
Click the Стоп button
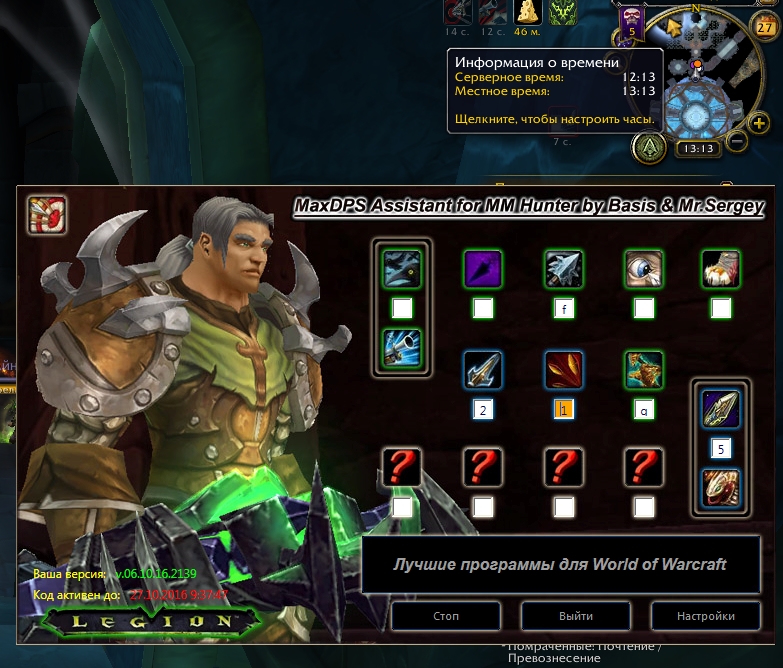click(446, 616)
